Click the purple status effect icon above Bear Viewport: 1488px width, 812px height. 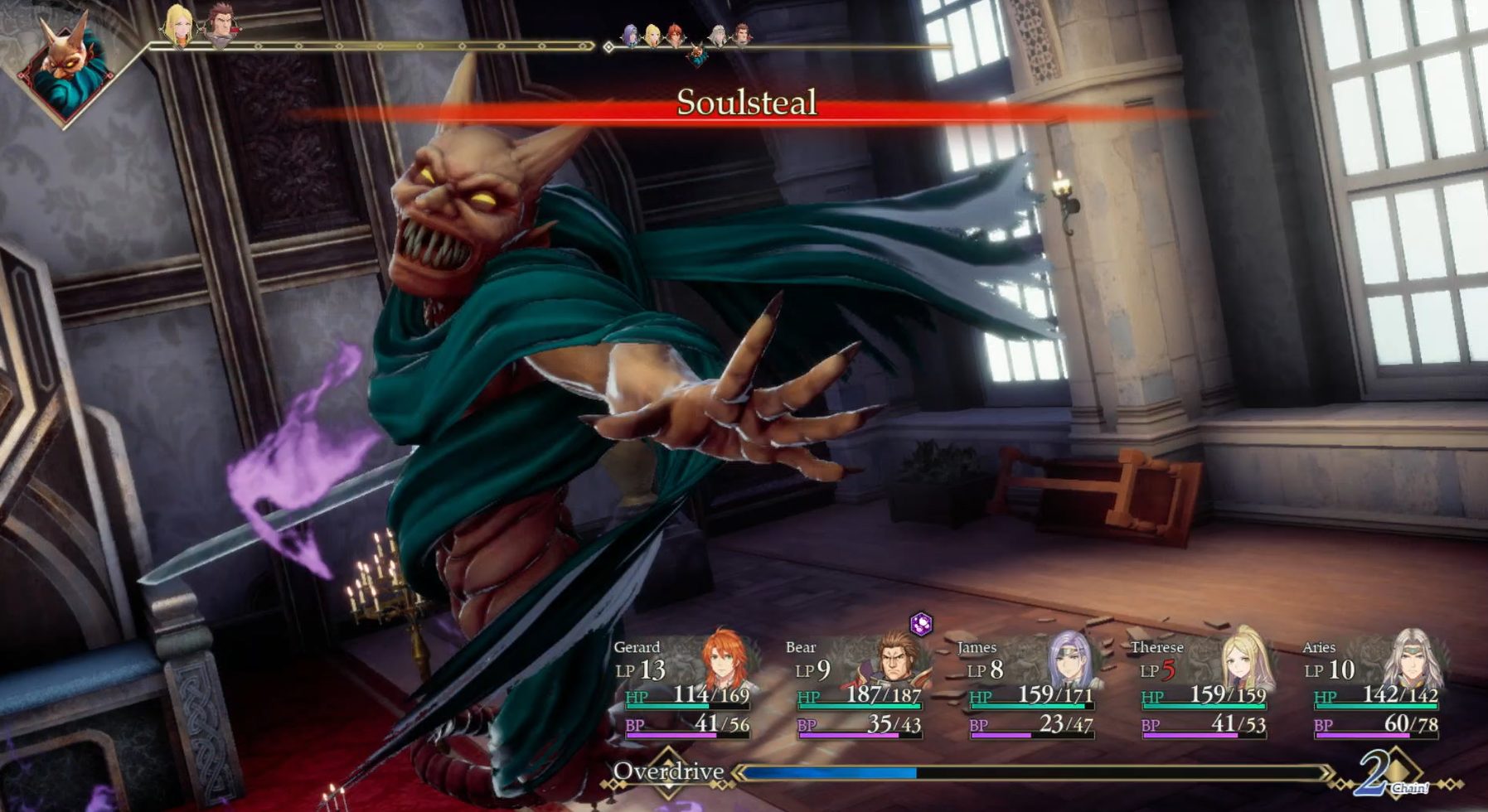coord(921,624)
